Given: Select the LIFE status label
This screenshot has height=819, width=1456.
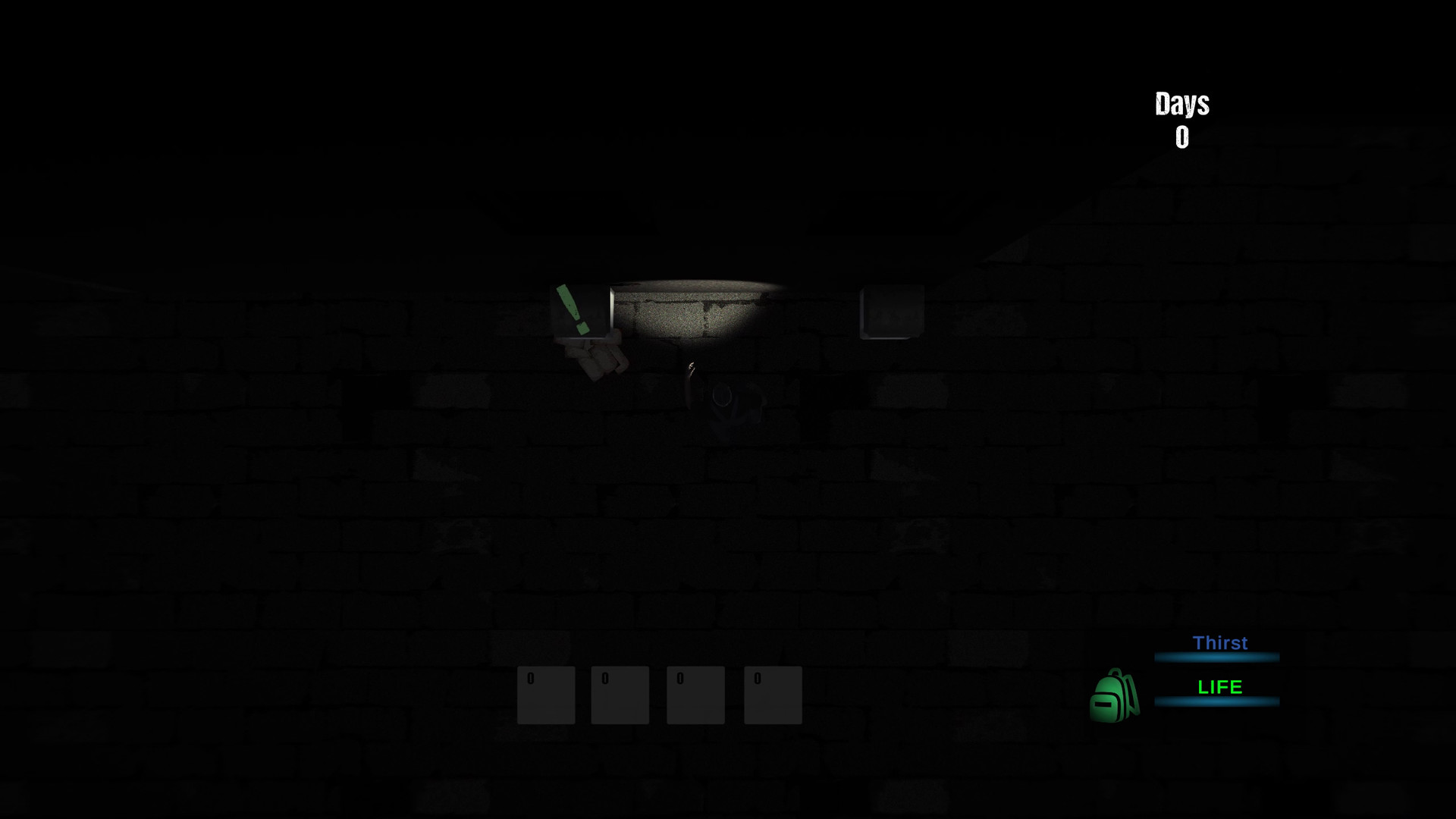Looking at the screenshot, I should pyautogui.click(x=1219, y=687).
